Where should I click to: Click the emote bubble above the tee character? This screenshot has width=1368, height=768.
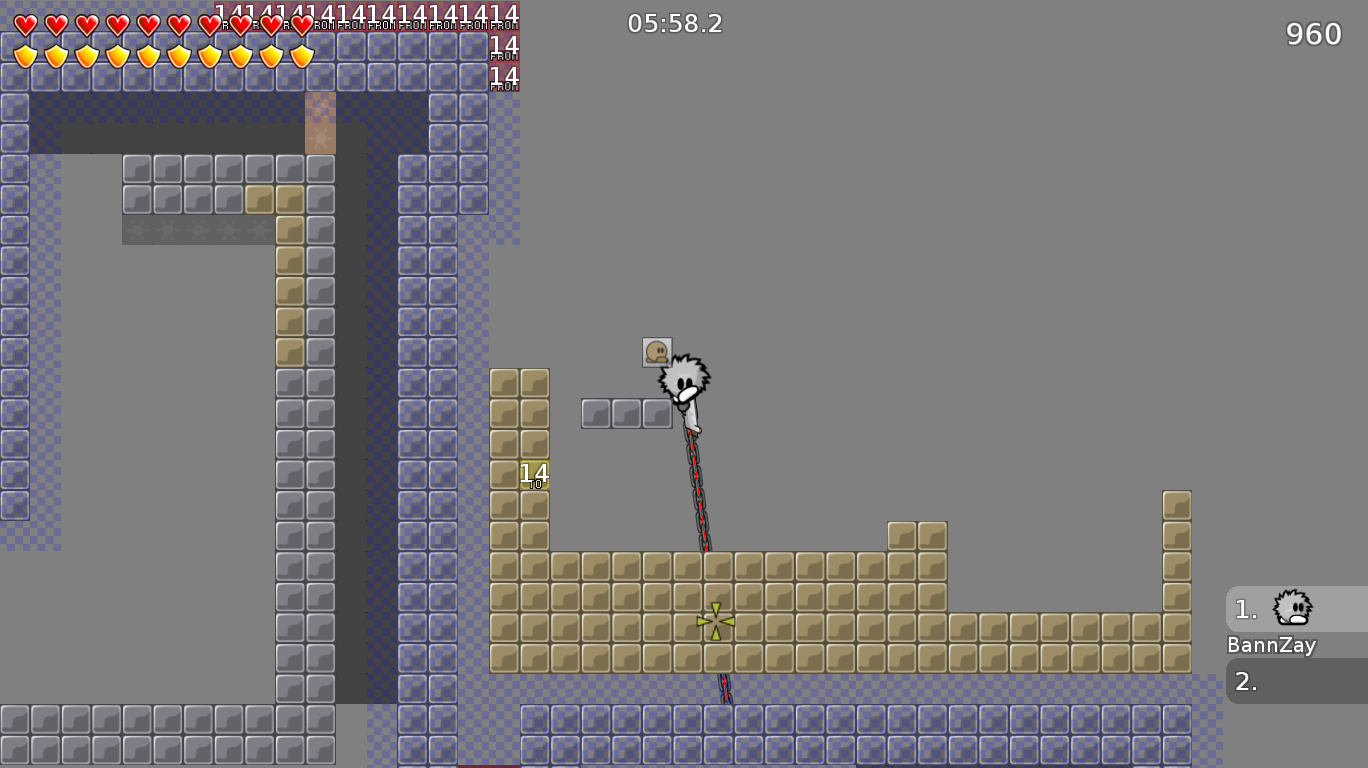(658, 350)
